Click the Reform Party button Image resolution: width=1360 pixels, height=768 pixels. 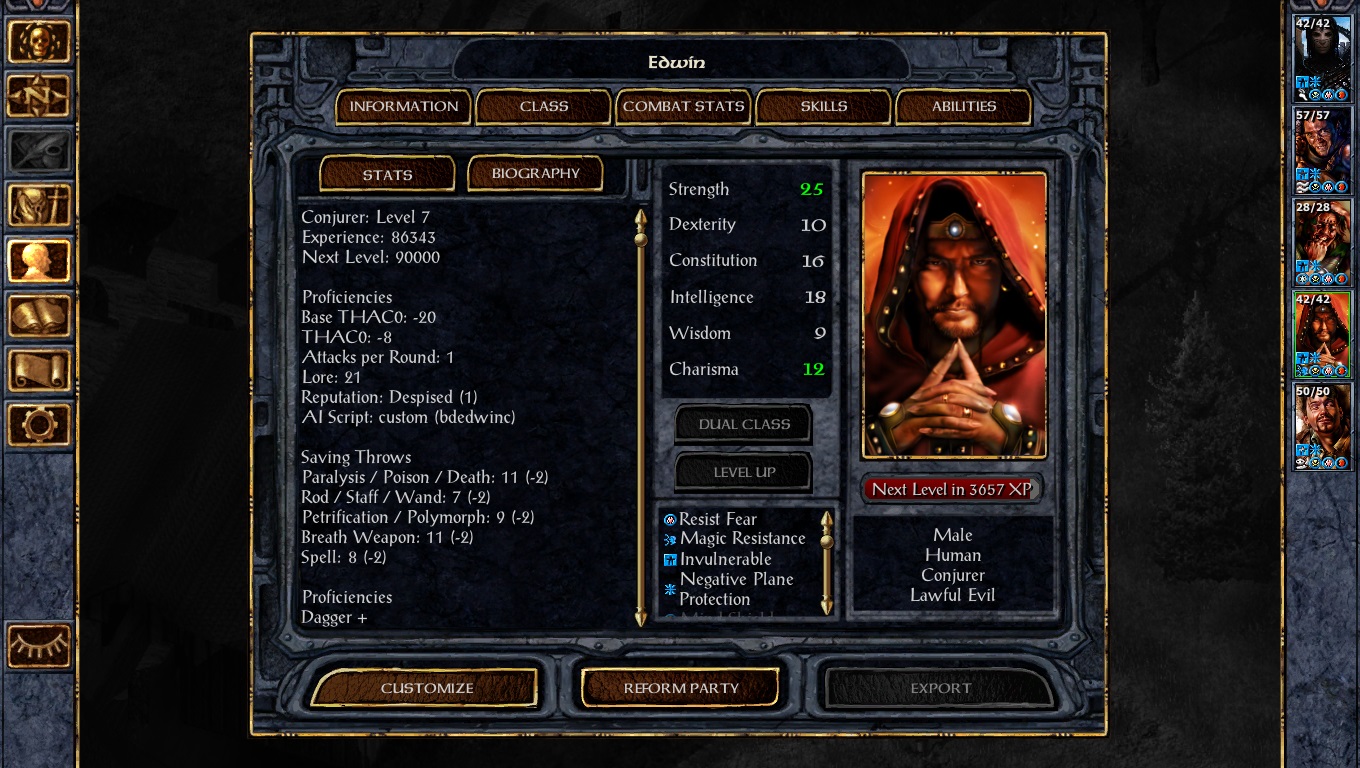(x=679, y=688)
